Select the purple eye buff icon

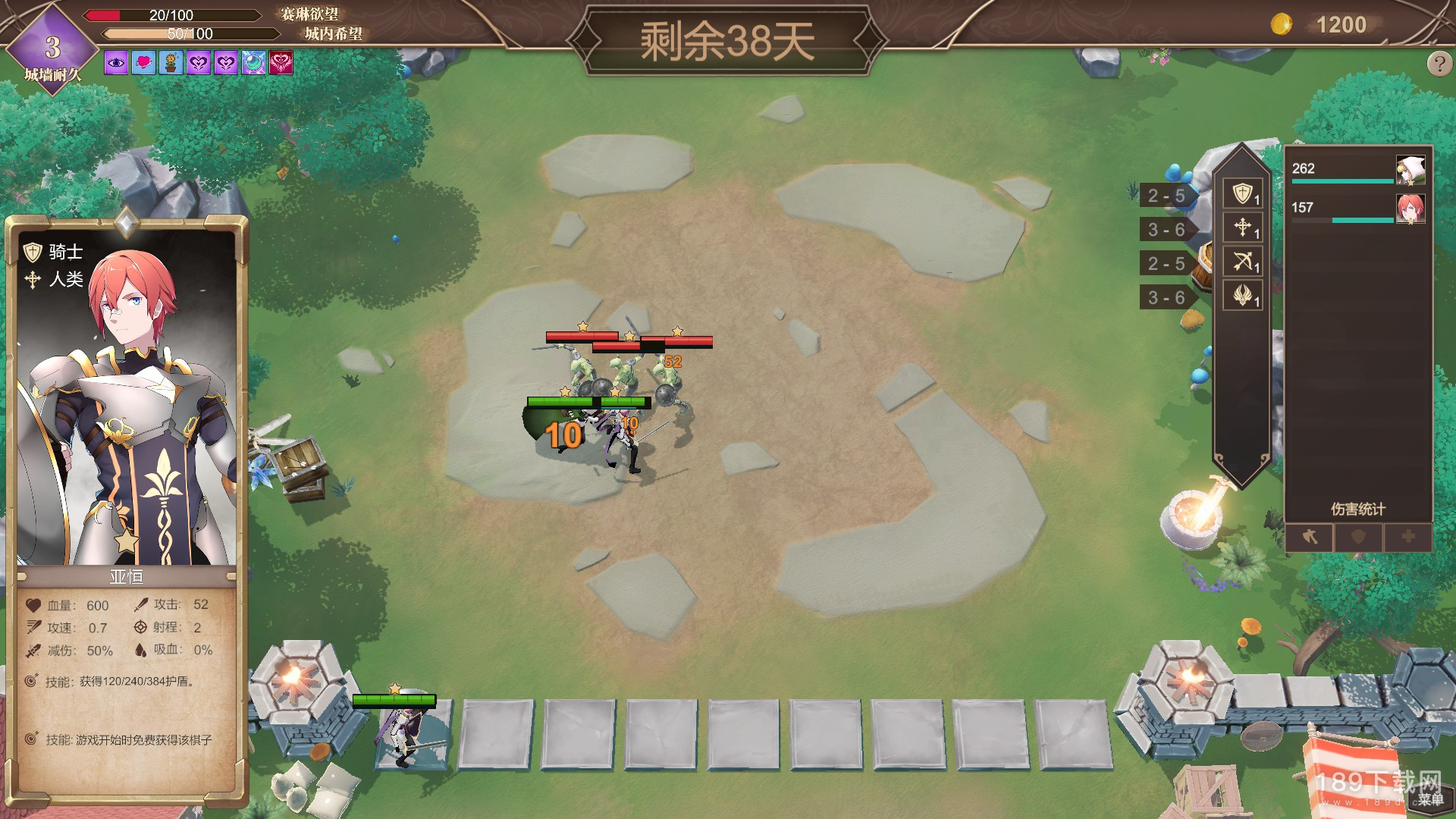(116, 63)
